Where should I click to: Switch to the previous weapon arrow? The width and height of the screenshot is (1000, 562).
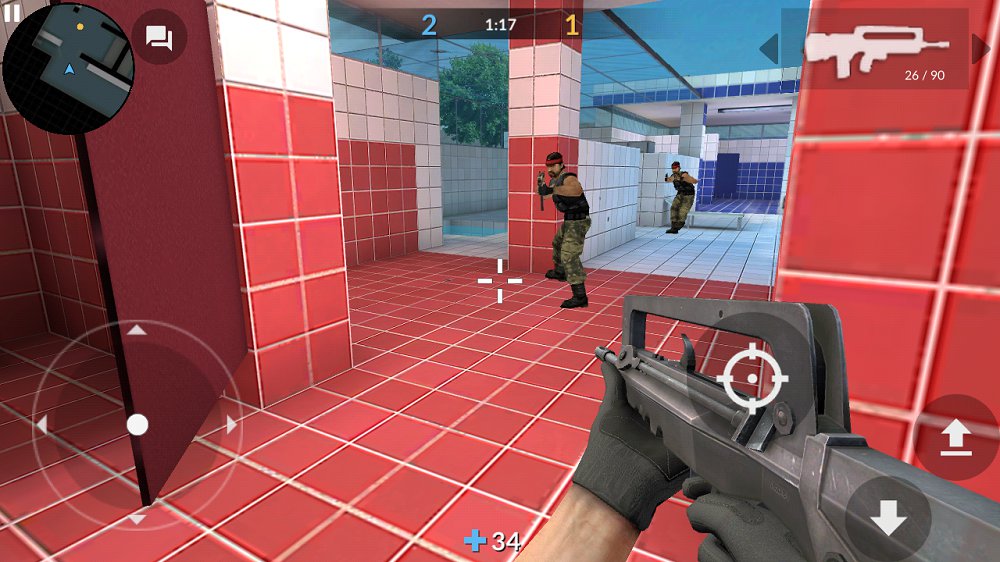768,47
